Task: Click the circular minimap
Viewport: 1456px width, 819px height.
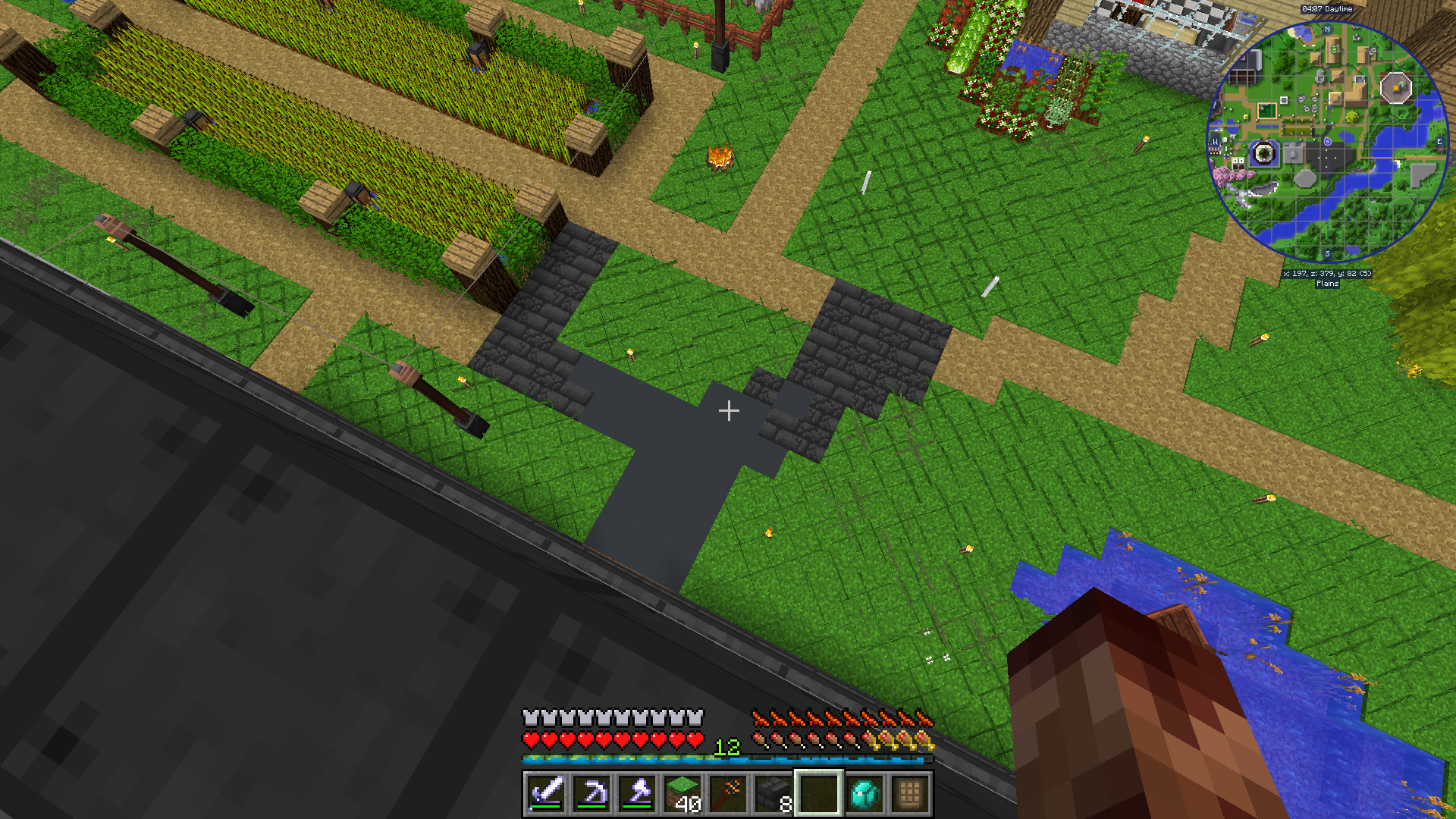Action: pyautogui.click(x=1327, y=142)
